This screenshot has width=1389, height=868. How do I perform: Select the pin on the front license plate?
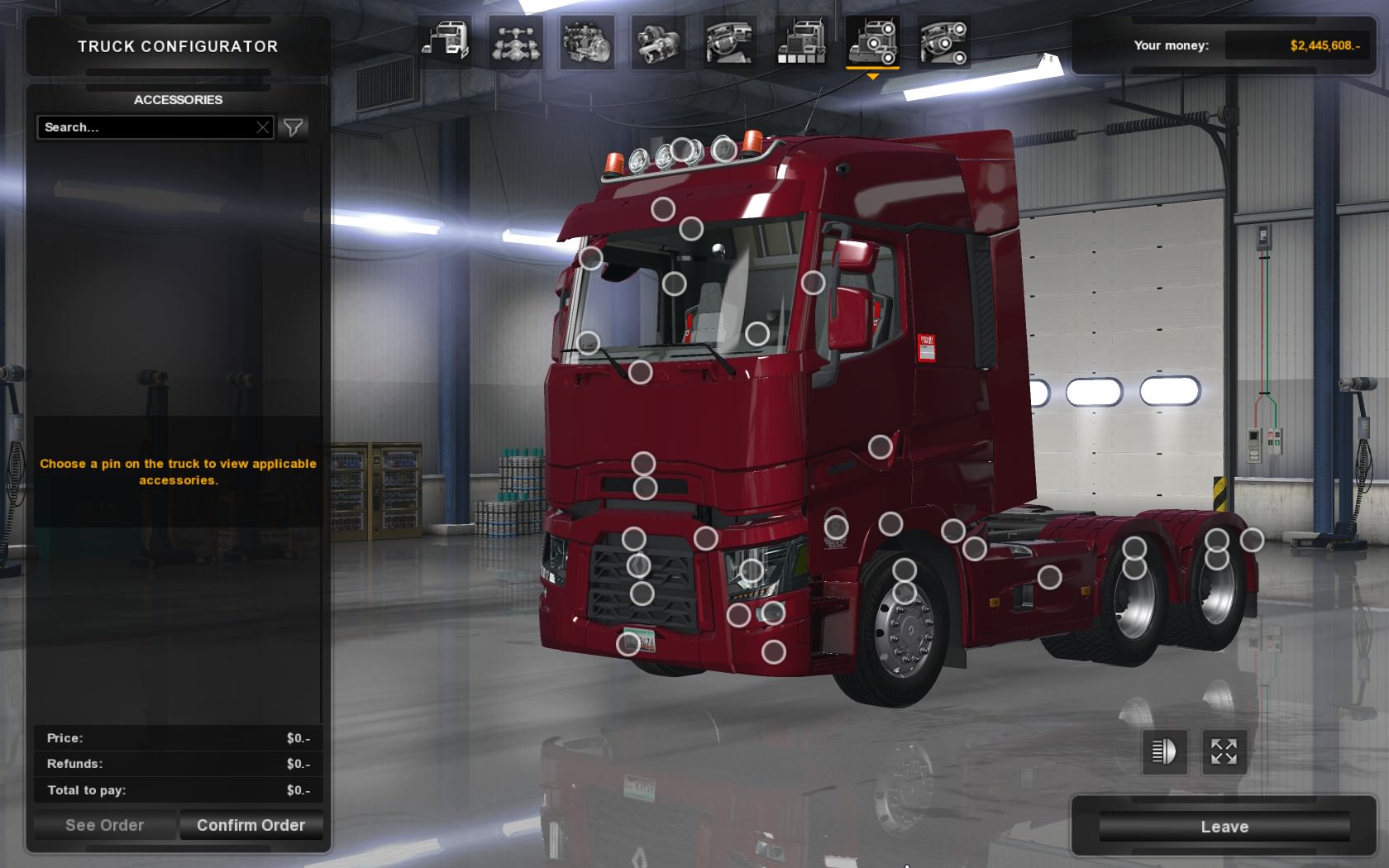[628, 643]
